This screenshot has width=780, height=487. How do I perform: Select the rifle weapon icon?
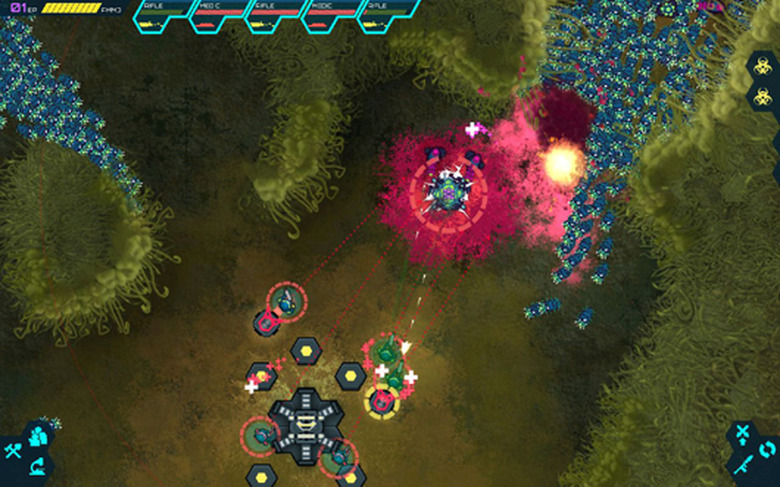[x=742, y=464]
